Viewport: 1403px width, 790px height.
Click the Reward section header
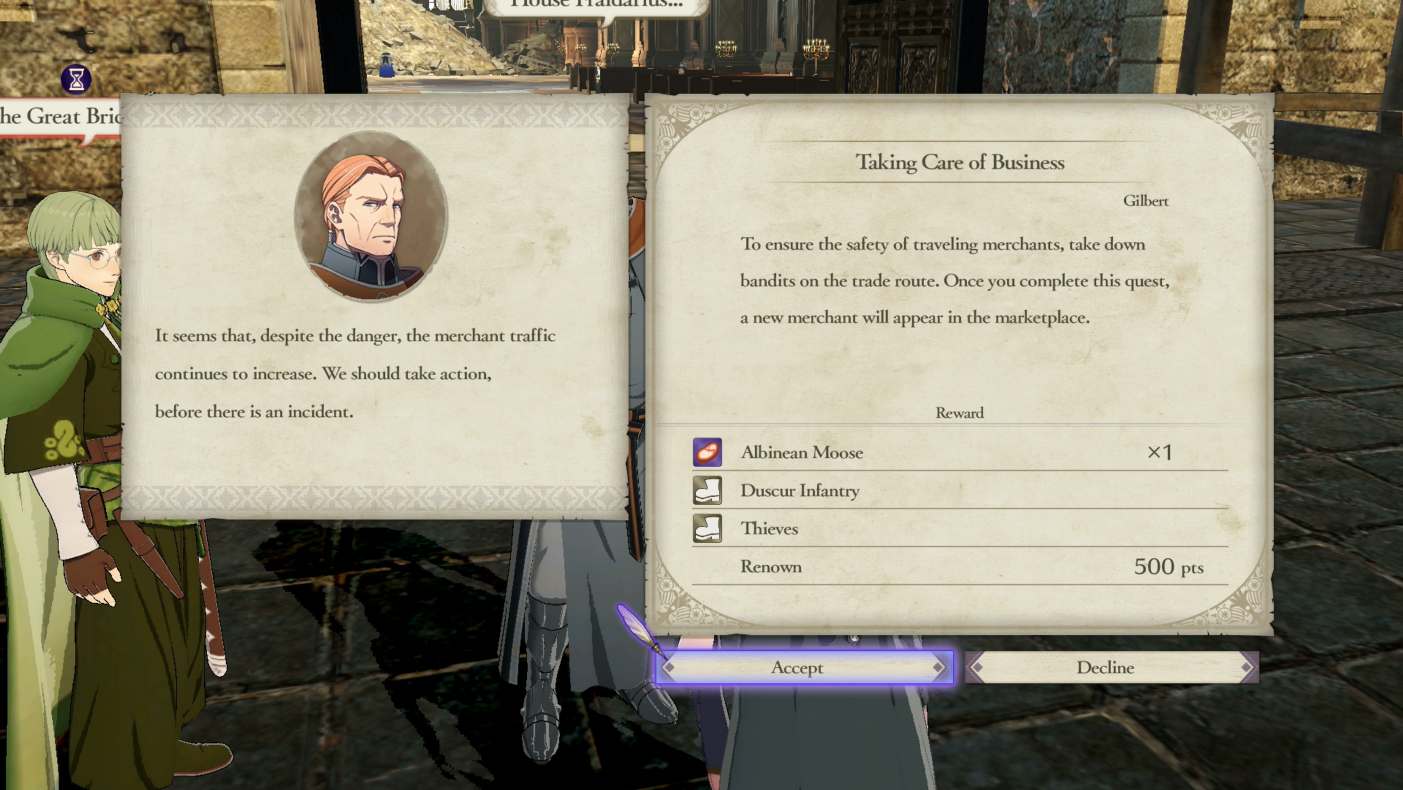(959, 412)
